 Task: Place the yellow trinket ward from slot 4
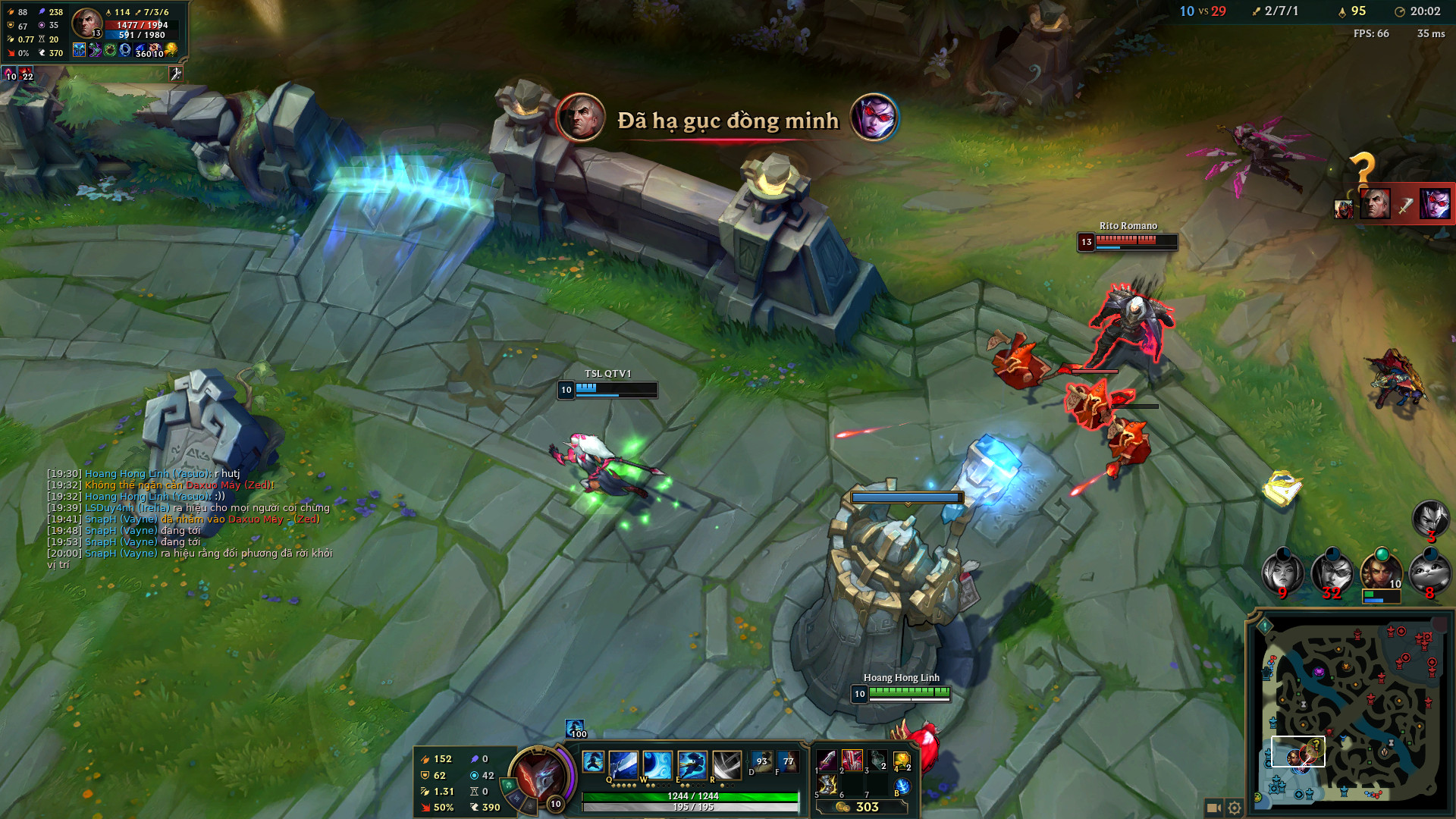902,760
